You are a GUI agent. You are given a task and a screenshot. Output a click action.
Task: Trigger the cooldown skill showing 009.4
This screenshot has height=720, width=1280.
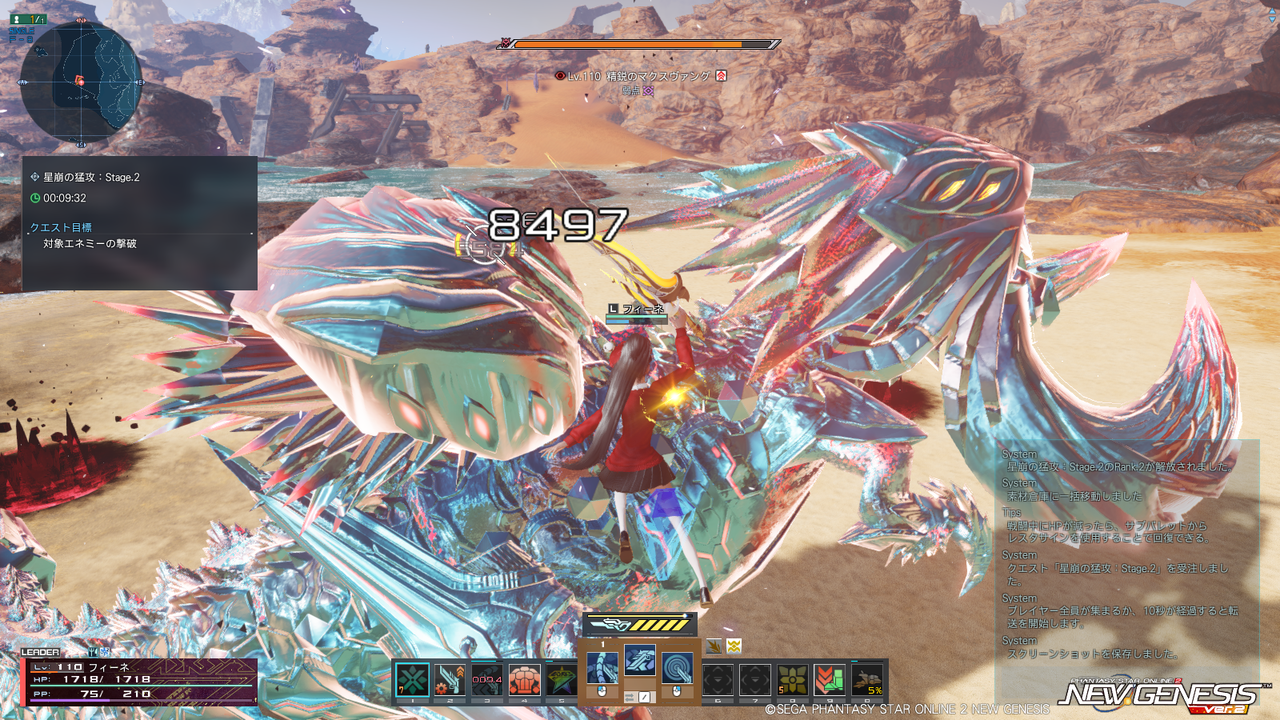[x=487, y=680]
